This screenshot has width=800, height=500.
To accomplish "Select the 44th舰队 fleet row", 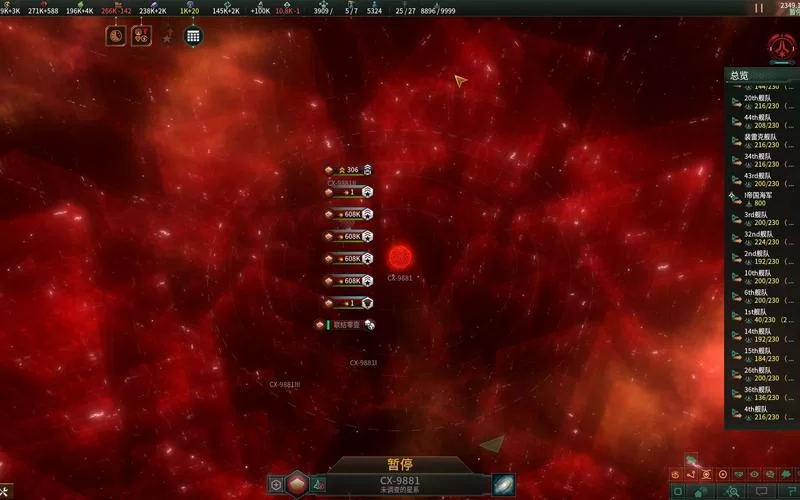I will click(x=756, y=121).
